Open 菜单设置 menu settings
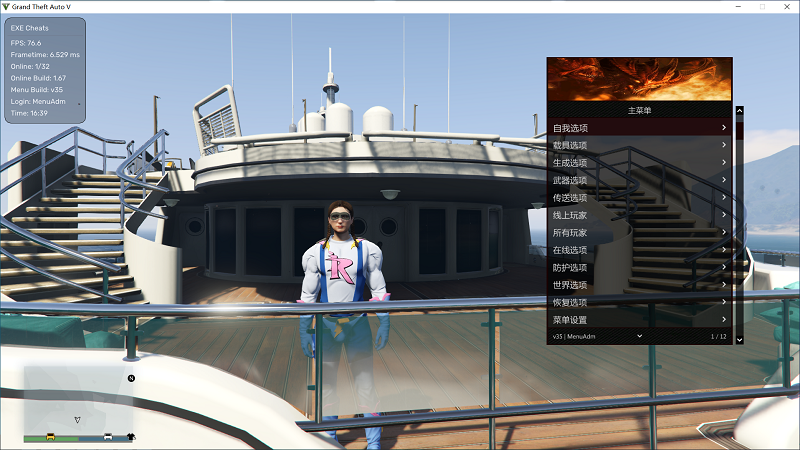The image size is (800, 450). coord(640,320)
